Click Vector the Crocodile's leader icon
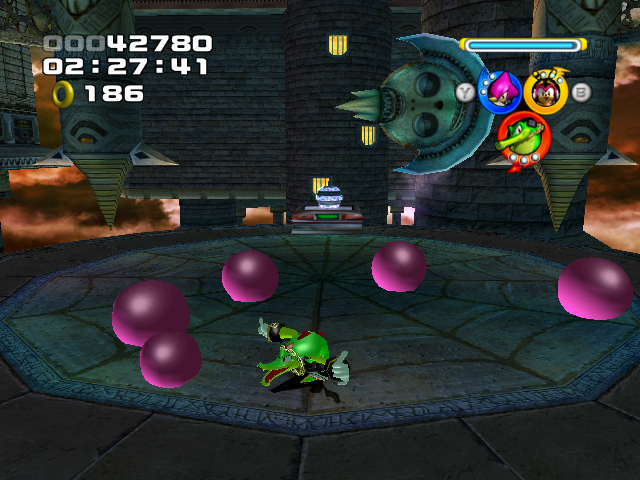 click(x=524, y=138)
